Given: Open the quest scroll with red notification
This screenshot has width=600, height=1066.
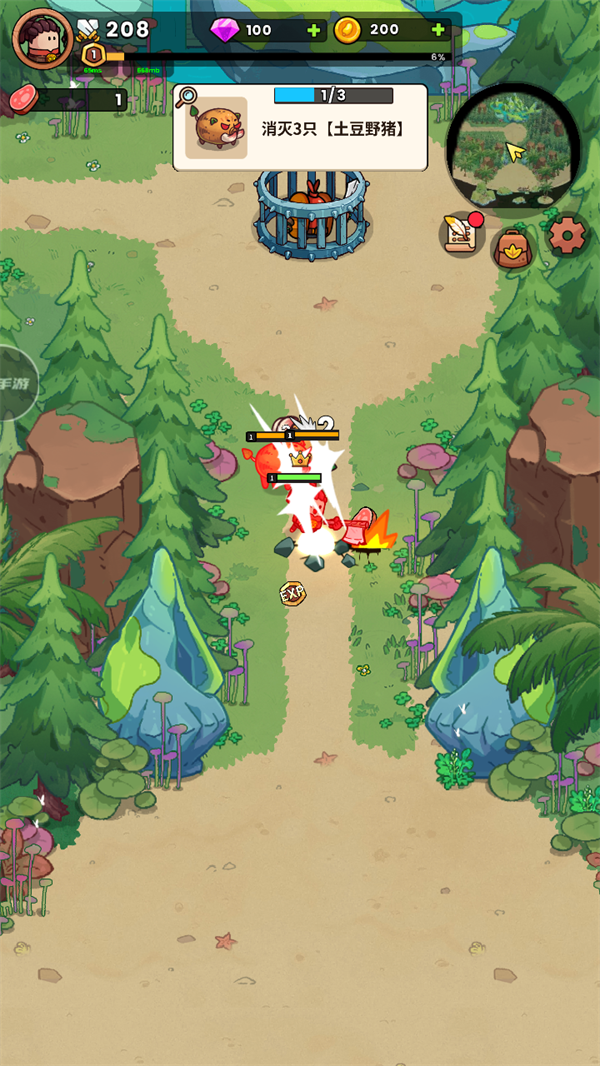Looking at the screenshot, I should 462,236.
